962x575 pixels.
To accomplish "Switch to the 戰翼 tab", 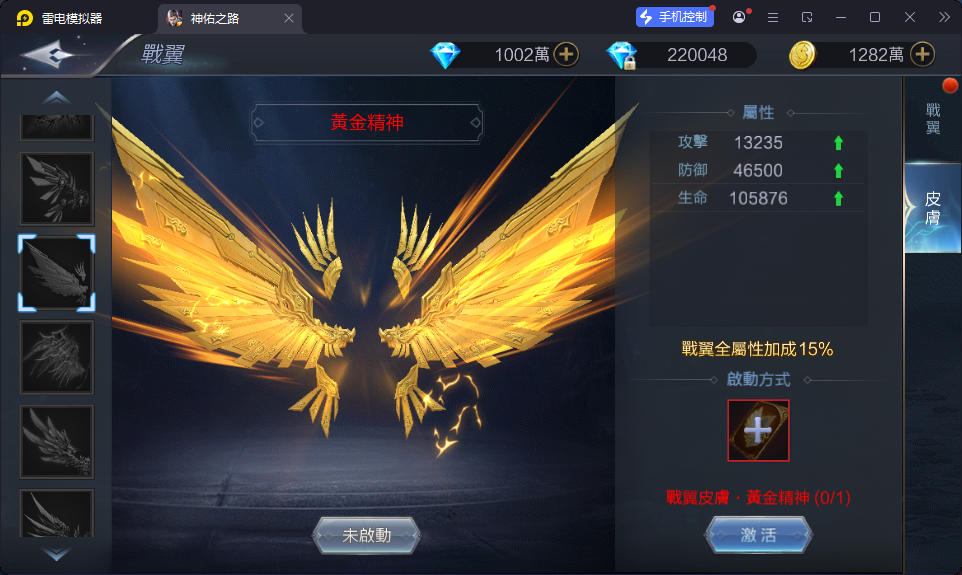I will [x=933, y=119].
